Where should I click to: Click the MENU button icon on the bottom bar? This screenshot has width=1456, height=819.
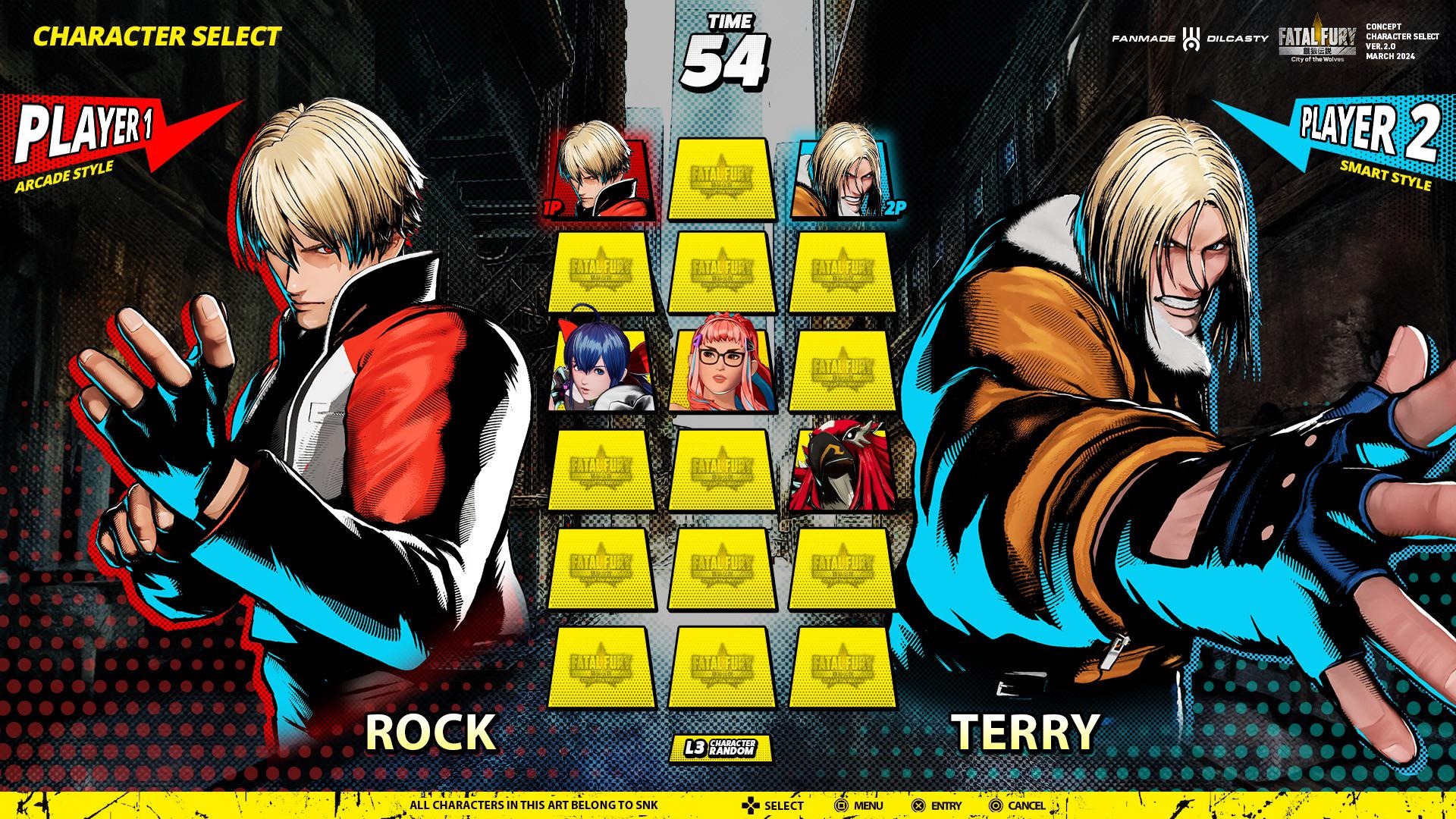point(843,804)
